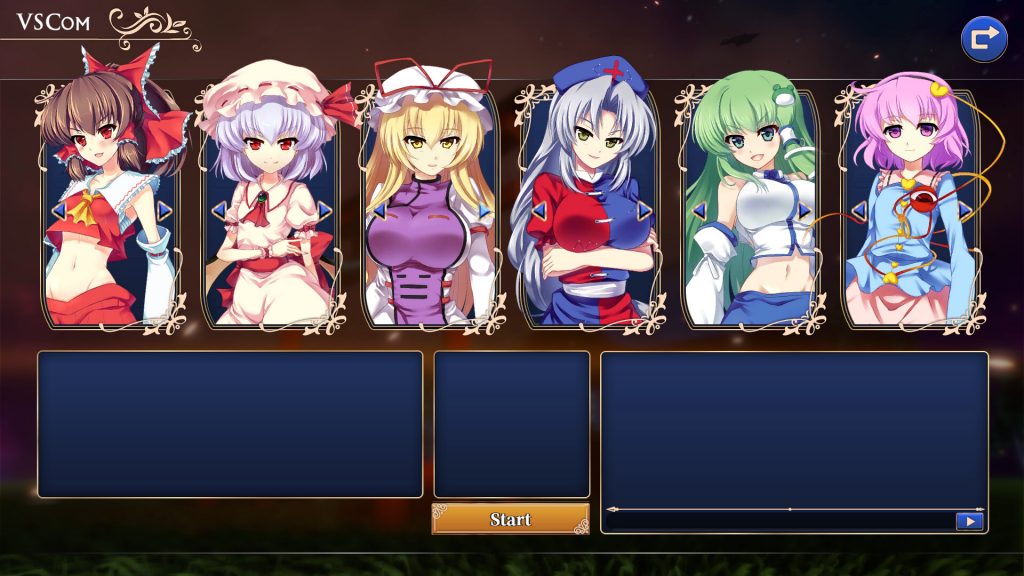This screenshot has width=1024, height=576.
Task: Pick the blonde purple-dress character card
Action: coord(430,250)
